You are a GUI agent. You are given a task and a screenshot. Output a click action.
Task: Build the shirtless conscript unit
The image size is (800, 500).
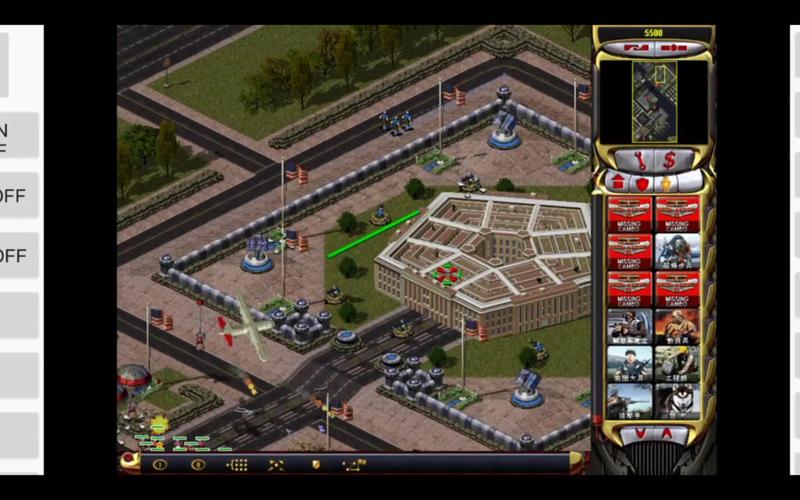[677, 326]
